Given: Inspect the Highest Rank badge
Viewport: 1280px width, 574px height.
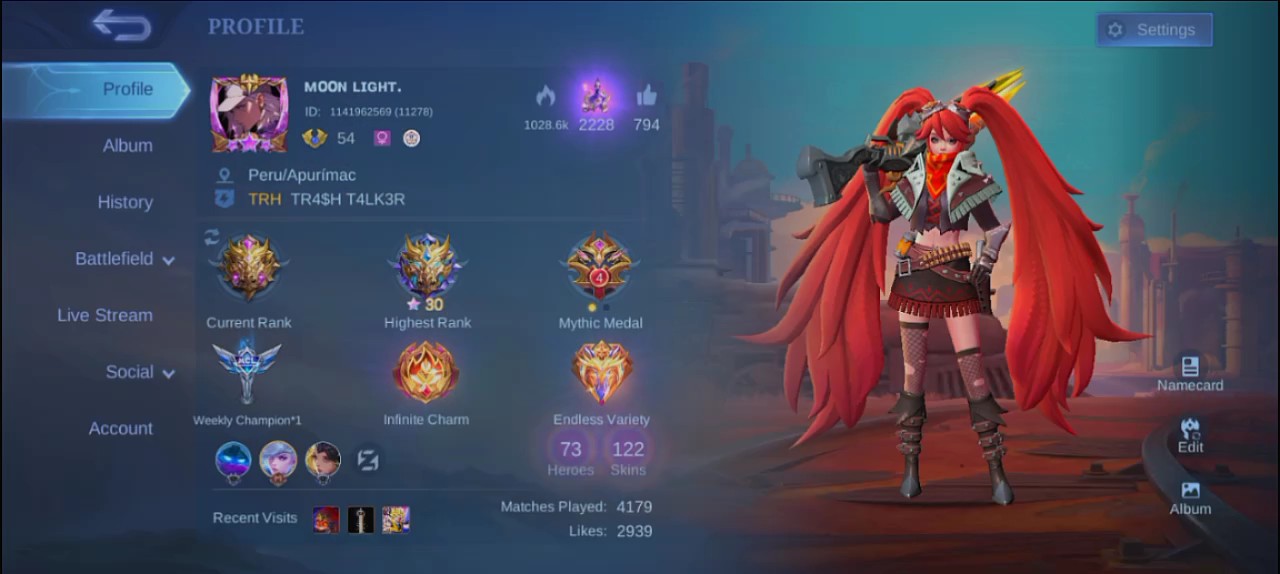Looking at the screenshot, I should (427, 268).
